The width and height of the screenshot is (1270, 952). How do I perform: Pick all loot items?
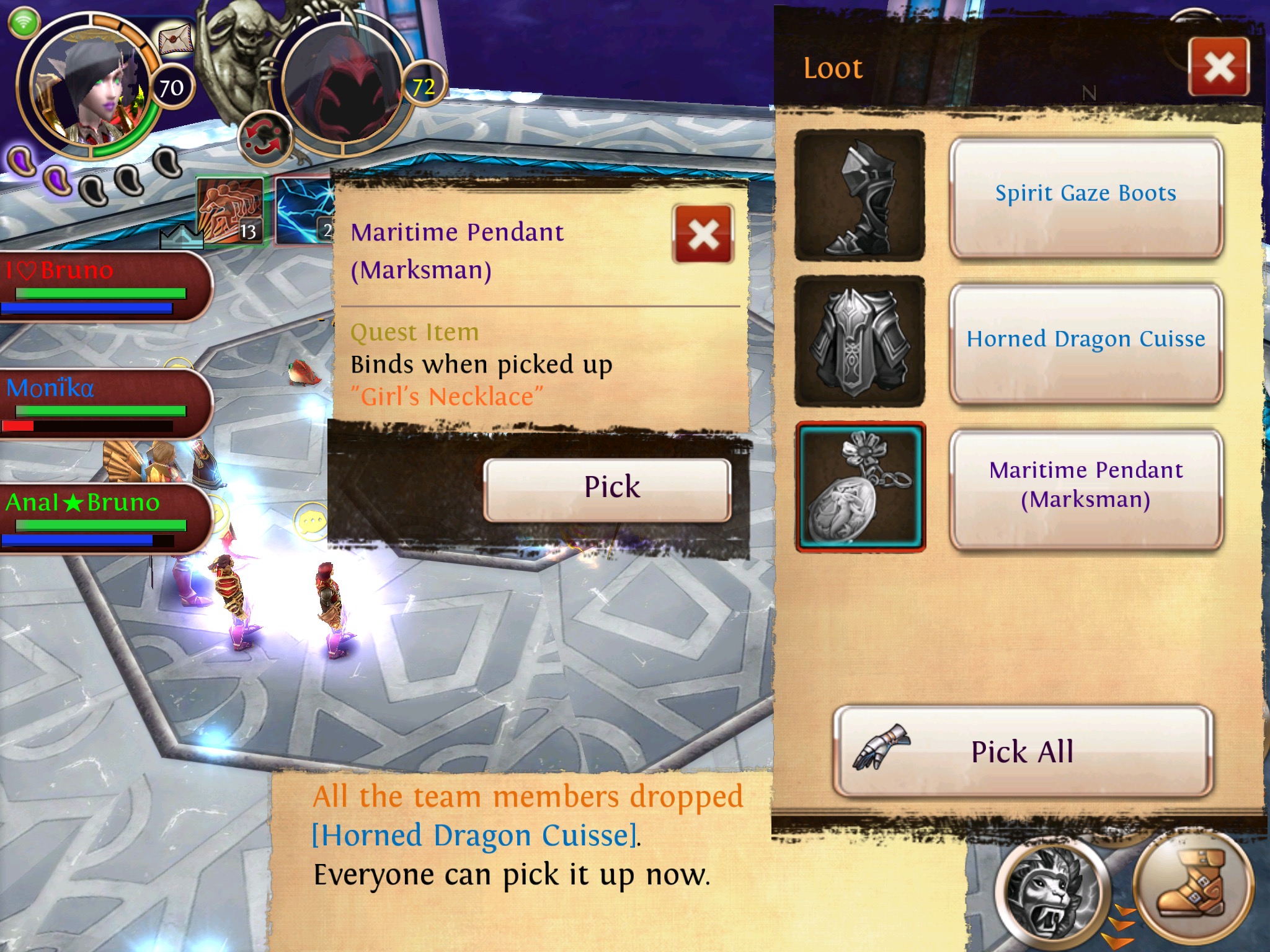[x=1022, y=752]
